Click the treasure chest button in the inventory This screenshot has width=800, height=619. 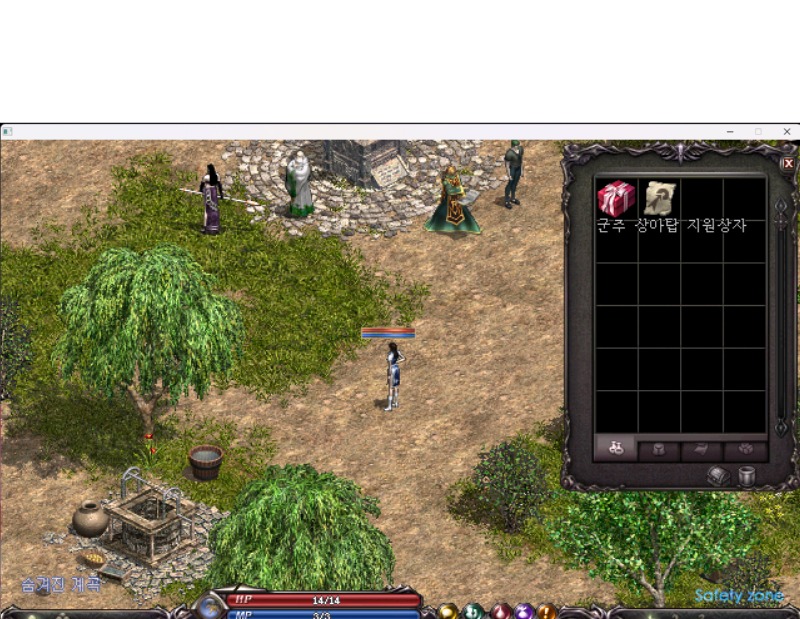coord(720,476)
